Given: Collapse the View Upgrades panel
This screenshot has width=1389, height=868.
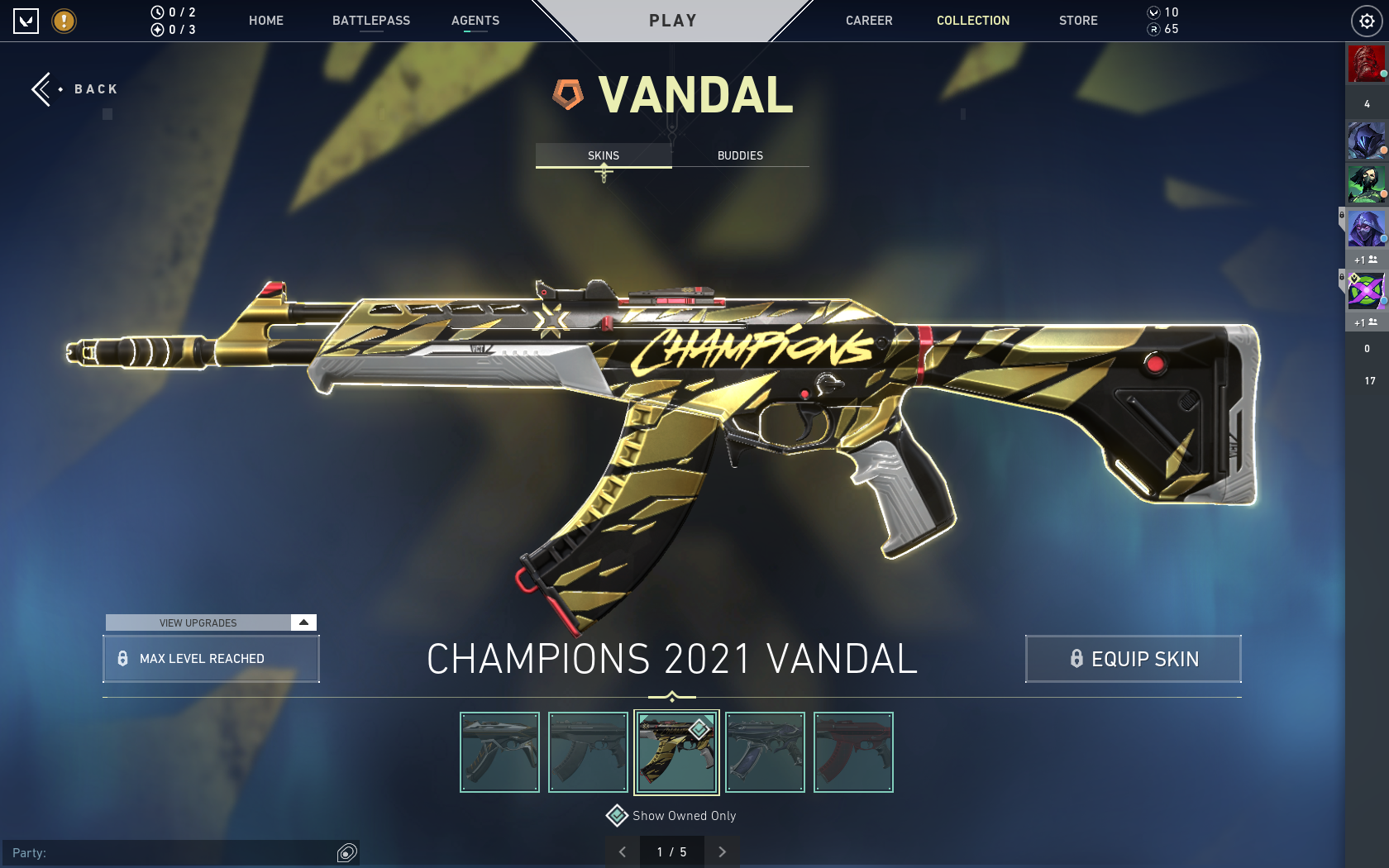Looking at the screenshot, I should [303, 622].
